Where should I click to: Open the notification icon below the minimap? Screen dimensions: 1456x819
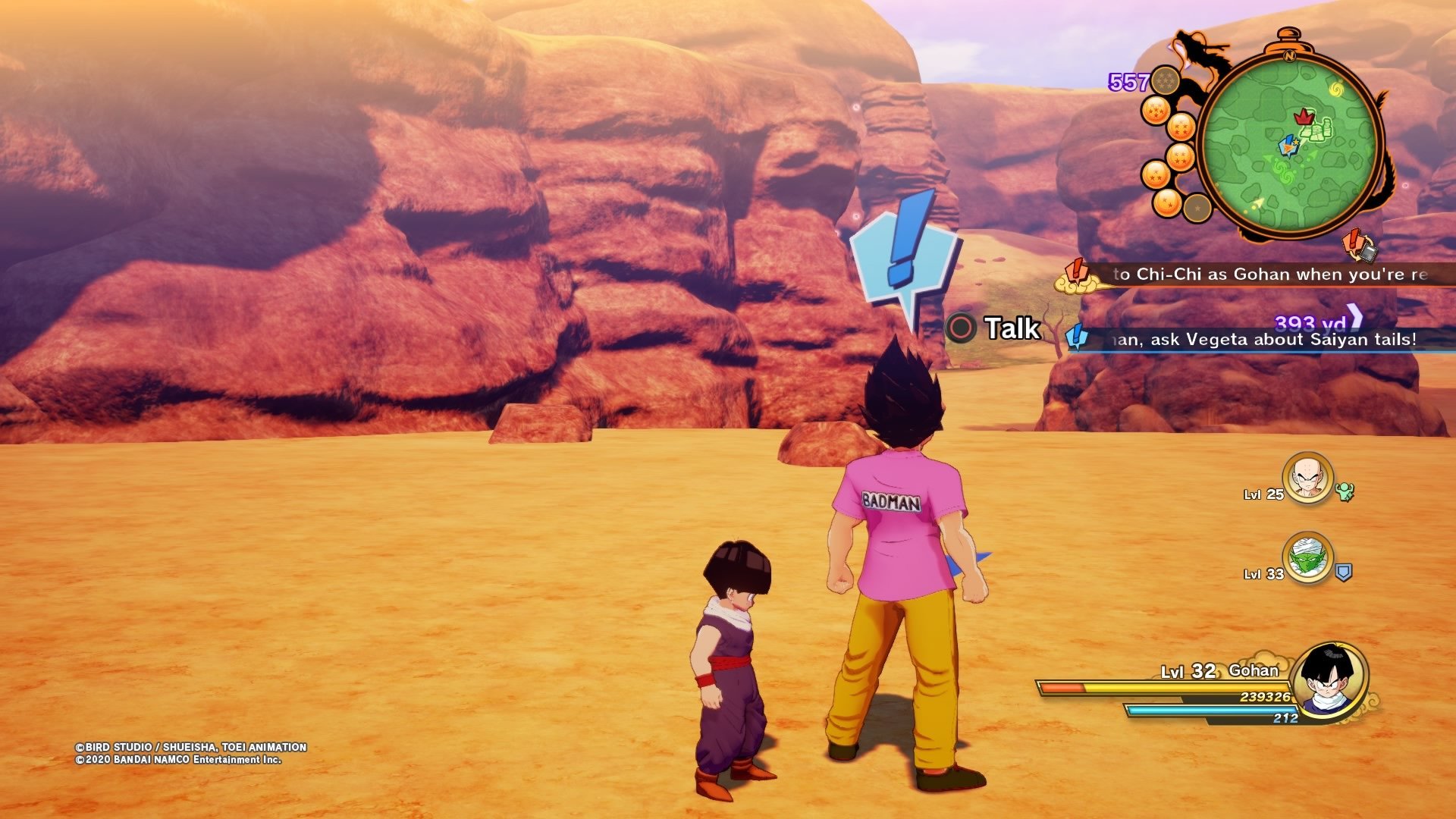[x=1360, y=245]
